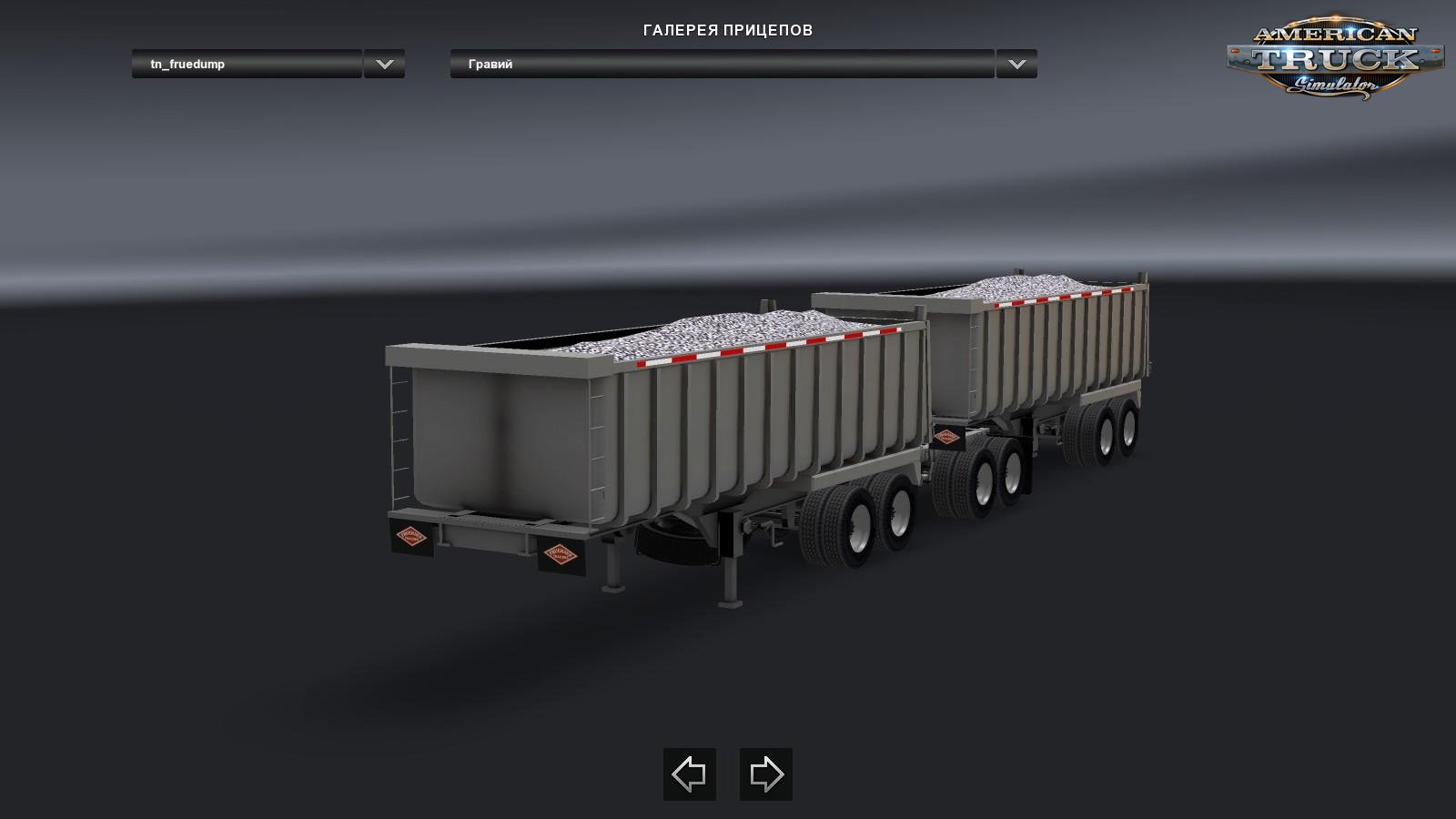Click the chevron on the cargo selector
This screenshot has height=819, width=1456.
click(x=1017, y=65)
